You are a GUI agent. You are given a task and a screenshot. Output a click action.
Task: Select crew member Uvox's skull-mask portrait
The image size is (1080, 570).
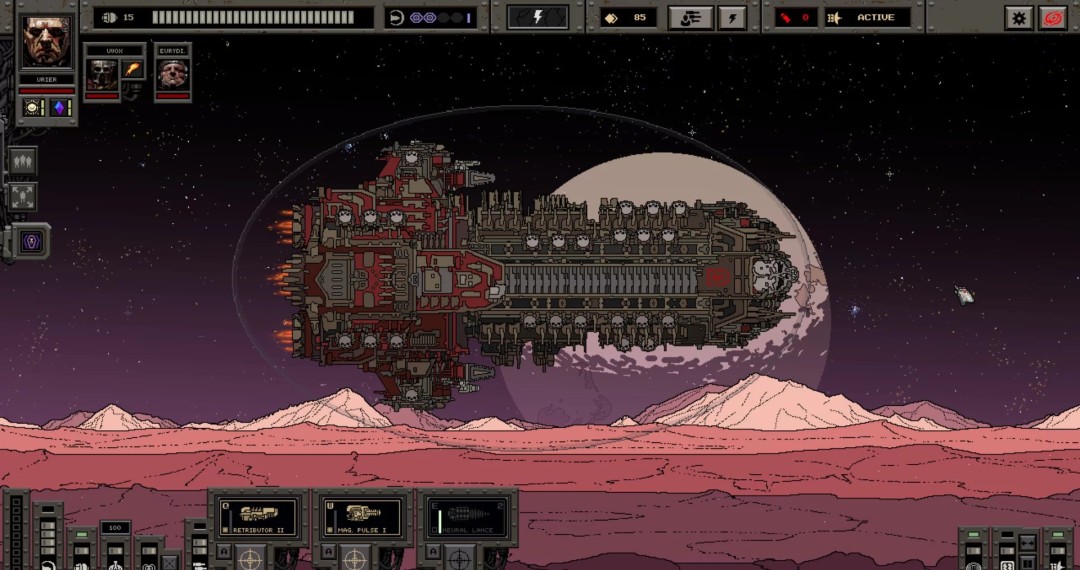[100, 73]
